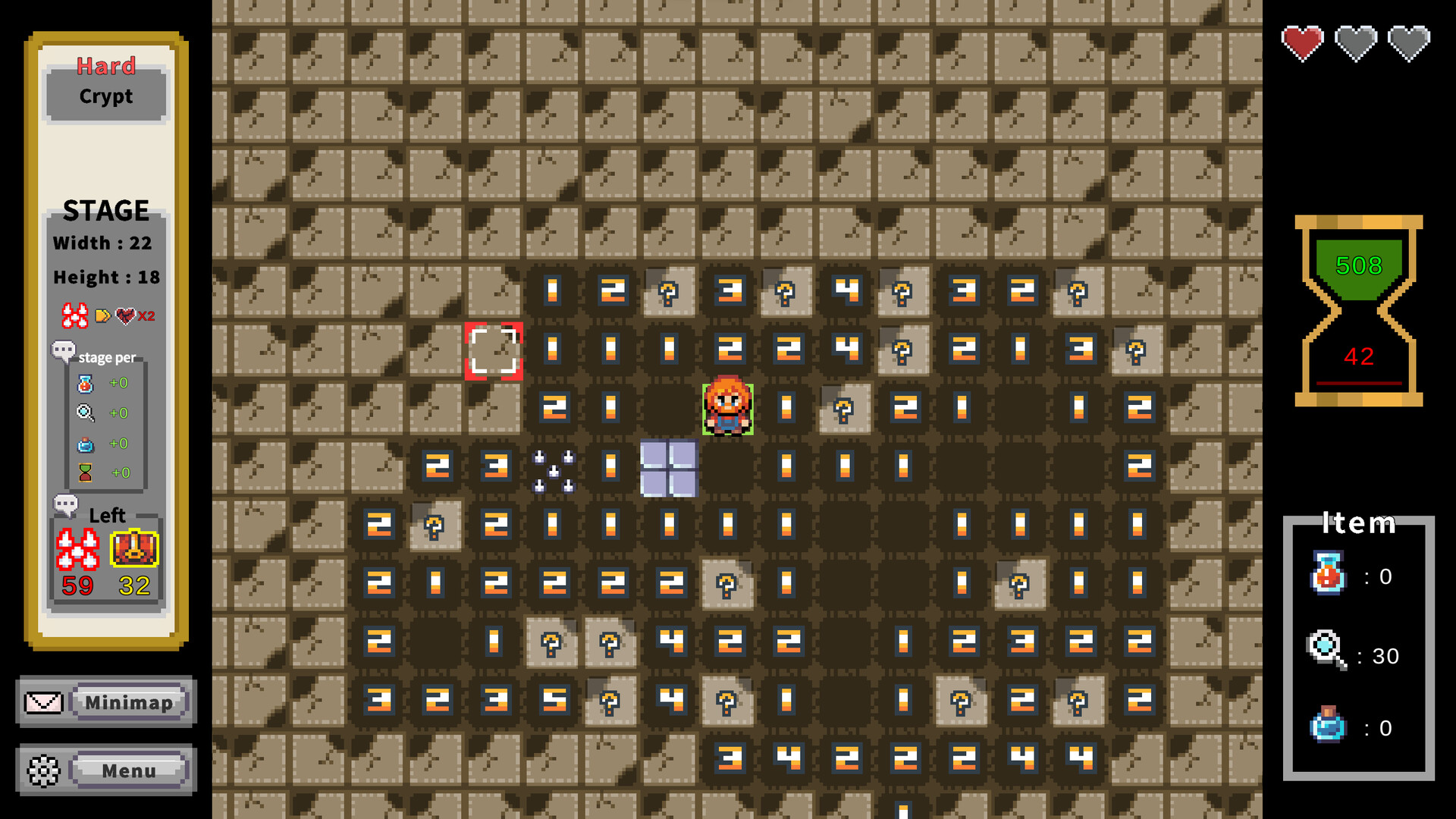Click the envelope icon beside Minimap

click(x=43, y=701)
